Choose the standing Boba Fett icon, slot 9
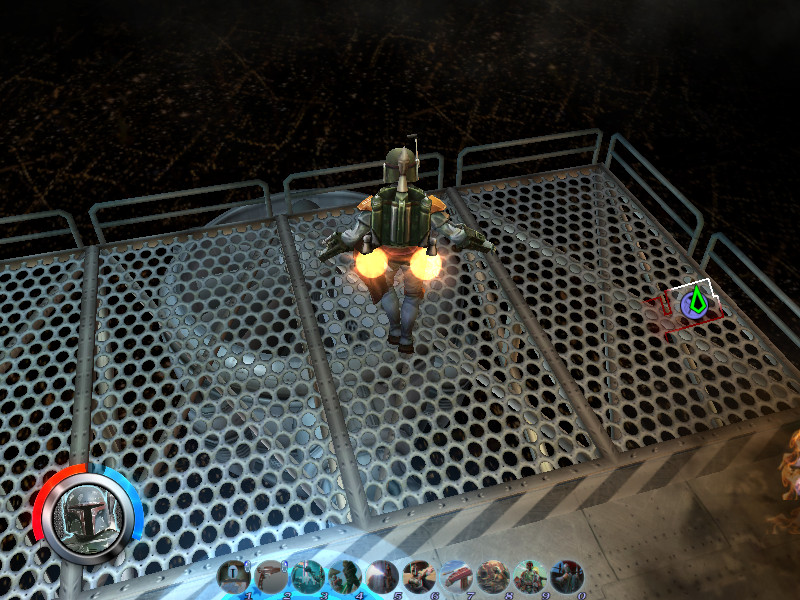800x600 pixels. 530,577
